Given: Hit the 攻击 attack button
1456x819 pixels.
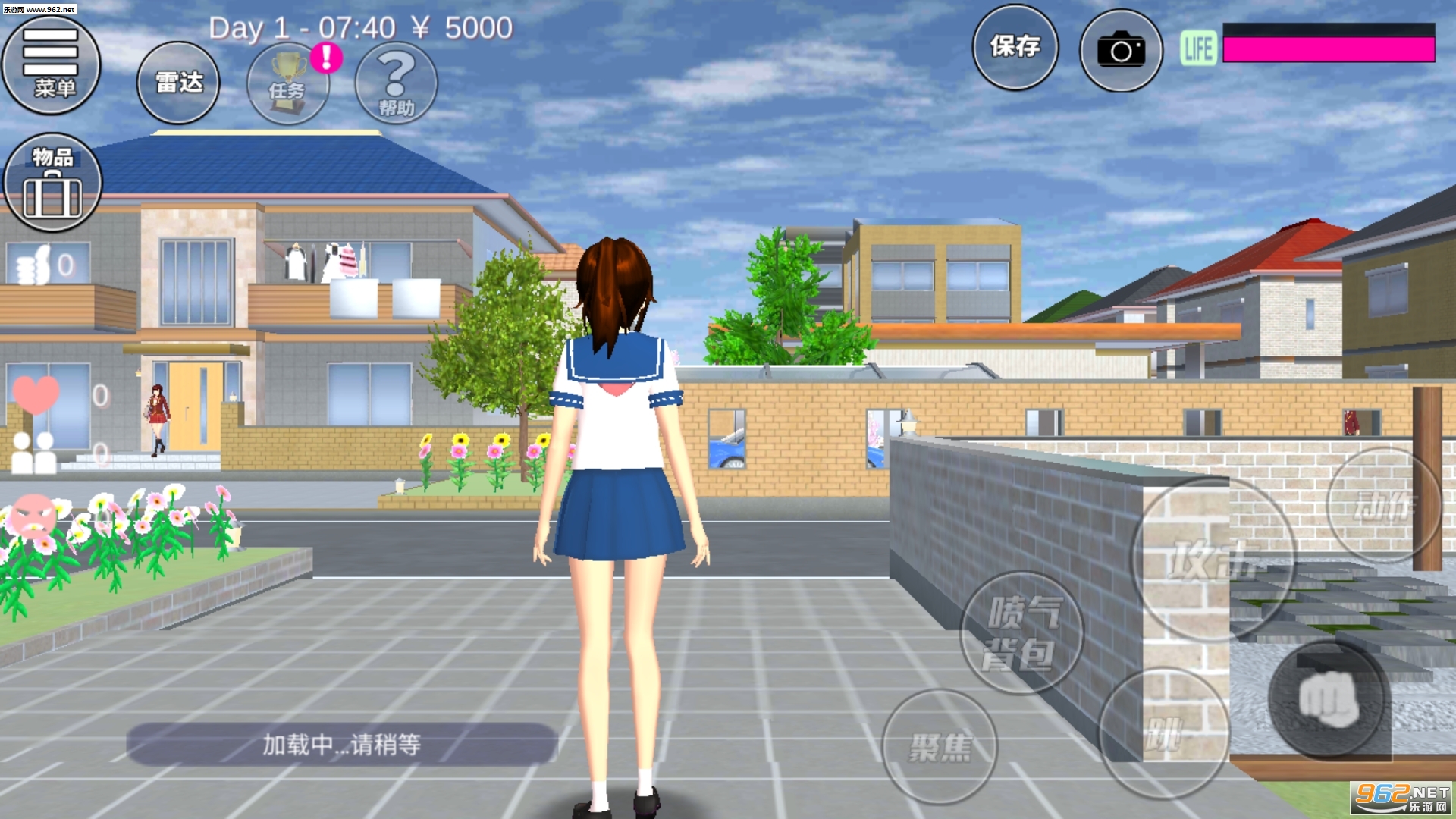Looking at the screenshot, I should point(1212,560).
